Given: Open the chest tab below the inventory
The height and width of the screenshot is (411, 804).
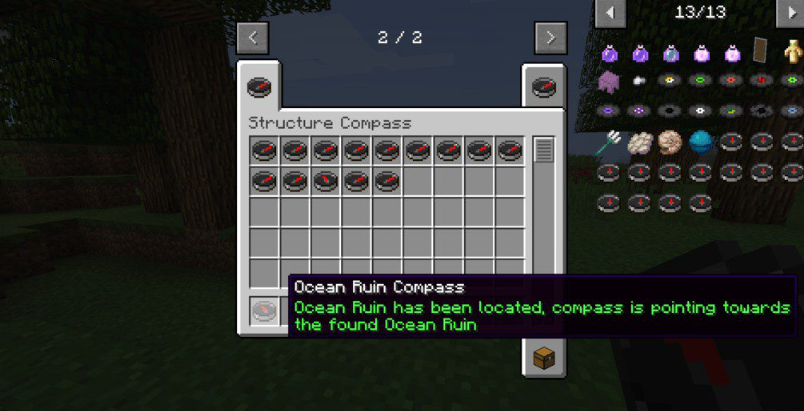Looking at the screenshot, I should coord(543,357).
